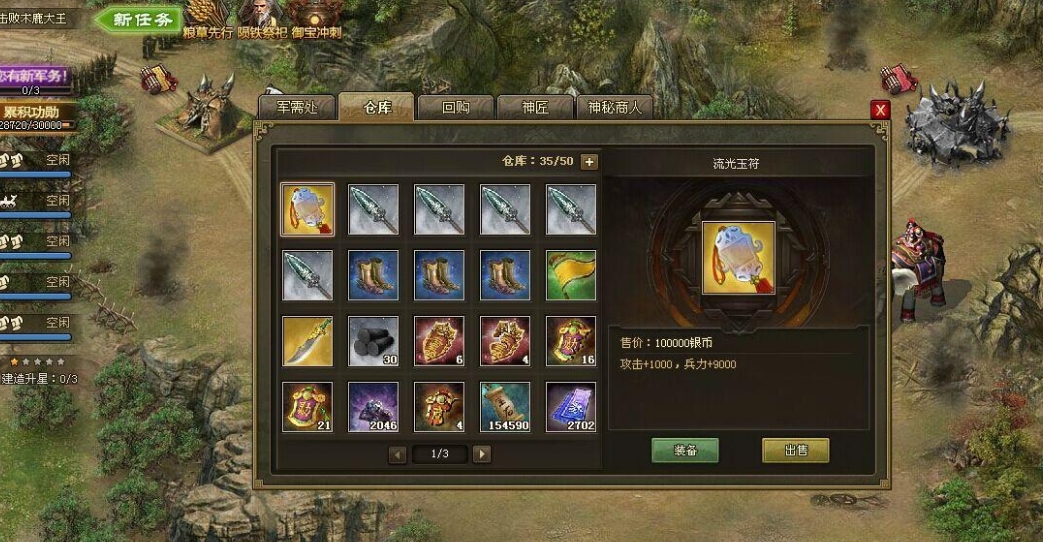
Task: Switch to the 神匠 craftsman tab
Action: [x=536, y=107]
